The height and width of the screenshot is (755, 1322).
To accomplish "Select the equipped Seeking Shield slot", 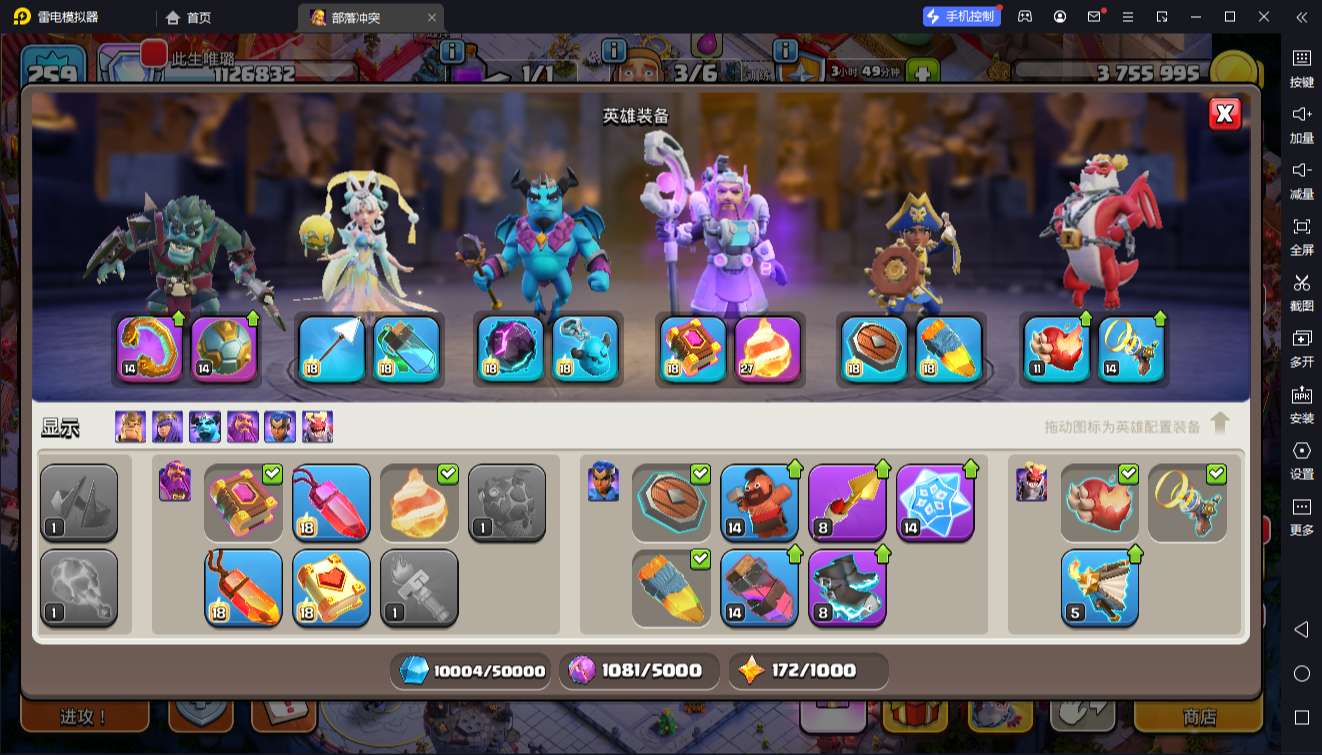I will tap(873, 349).
